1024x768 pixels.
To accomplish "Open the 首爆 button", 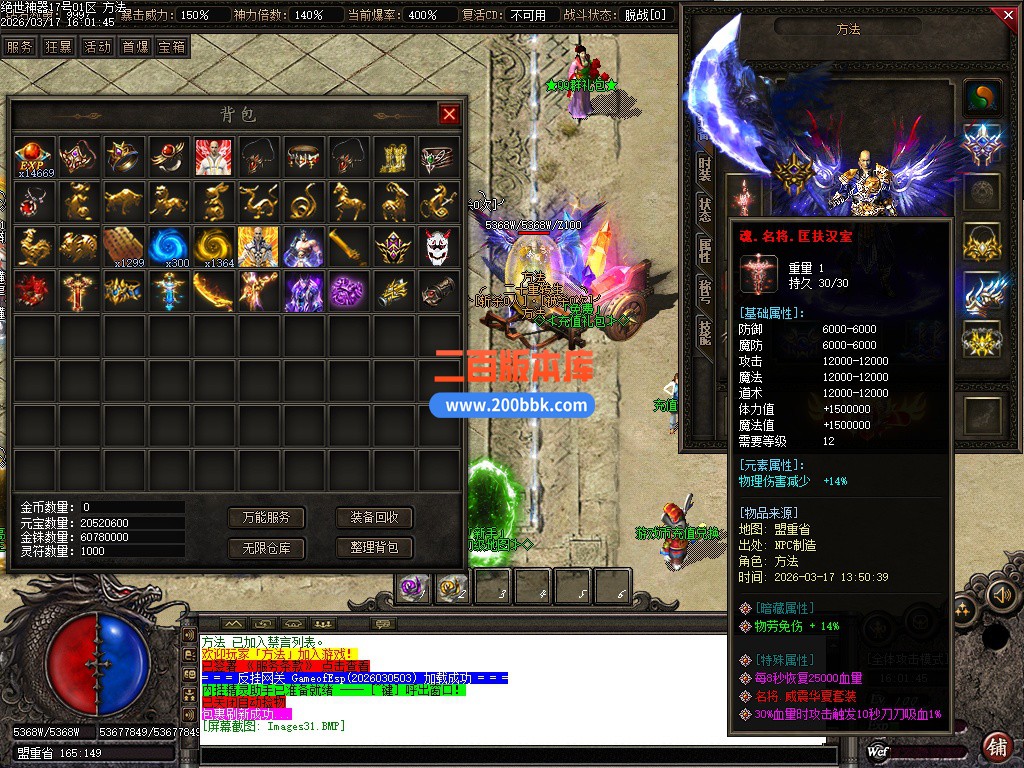I will coord(135,46).
